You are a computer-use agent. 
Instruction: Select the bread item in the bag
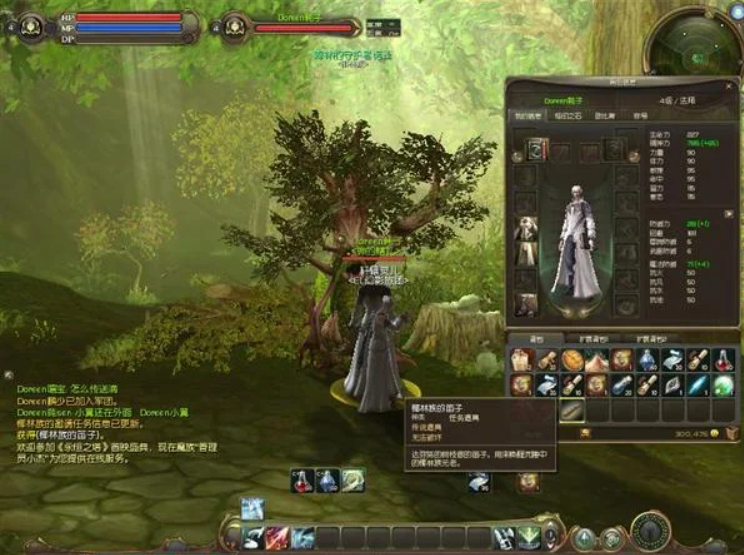572,359
